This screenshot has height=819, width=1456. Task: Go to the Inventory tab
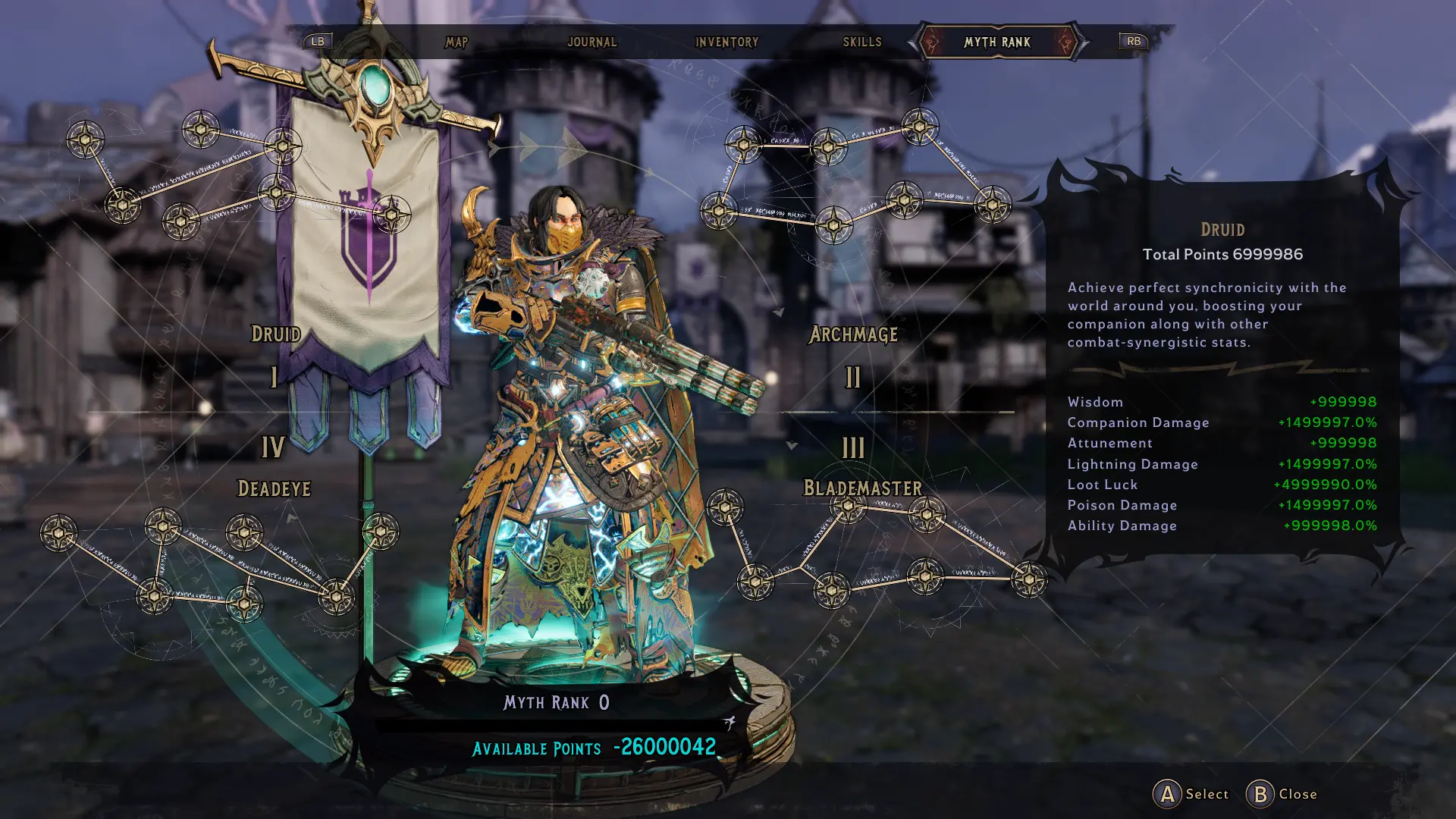tap(726, 42)
